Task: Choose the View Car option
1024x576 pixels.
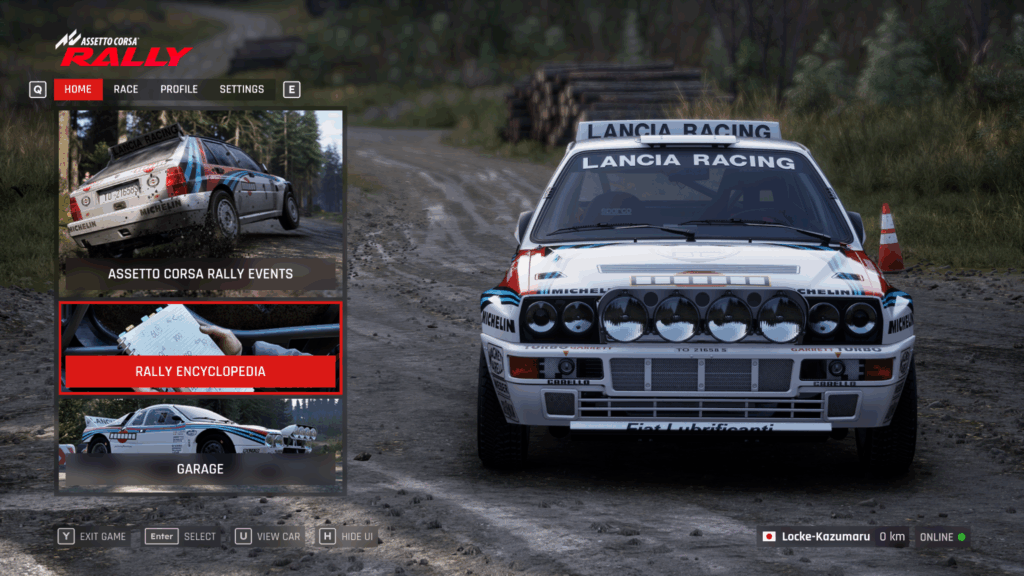Action: pos(268,537)
